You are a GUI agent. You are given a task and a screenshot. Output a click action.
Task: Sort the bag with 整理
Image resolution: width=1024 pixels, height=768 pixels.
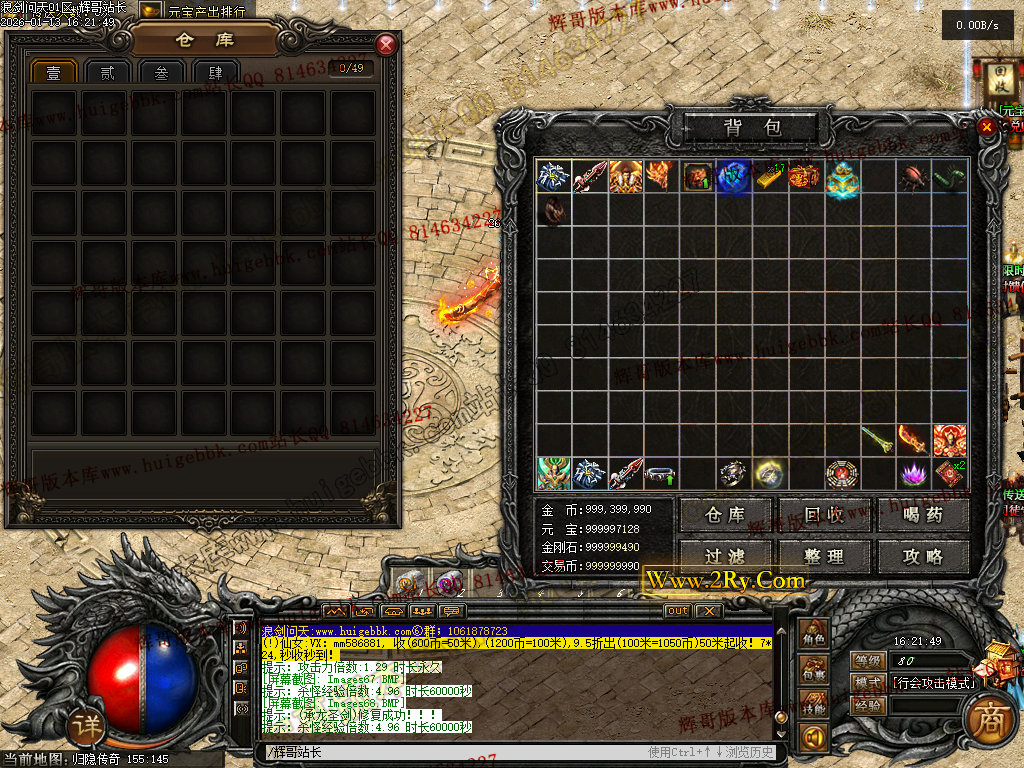coord(824,557)
